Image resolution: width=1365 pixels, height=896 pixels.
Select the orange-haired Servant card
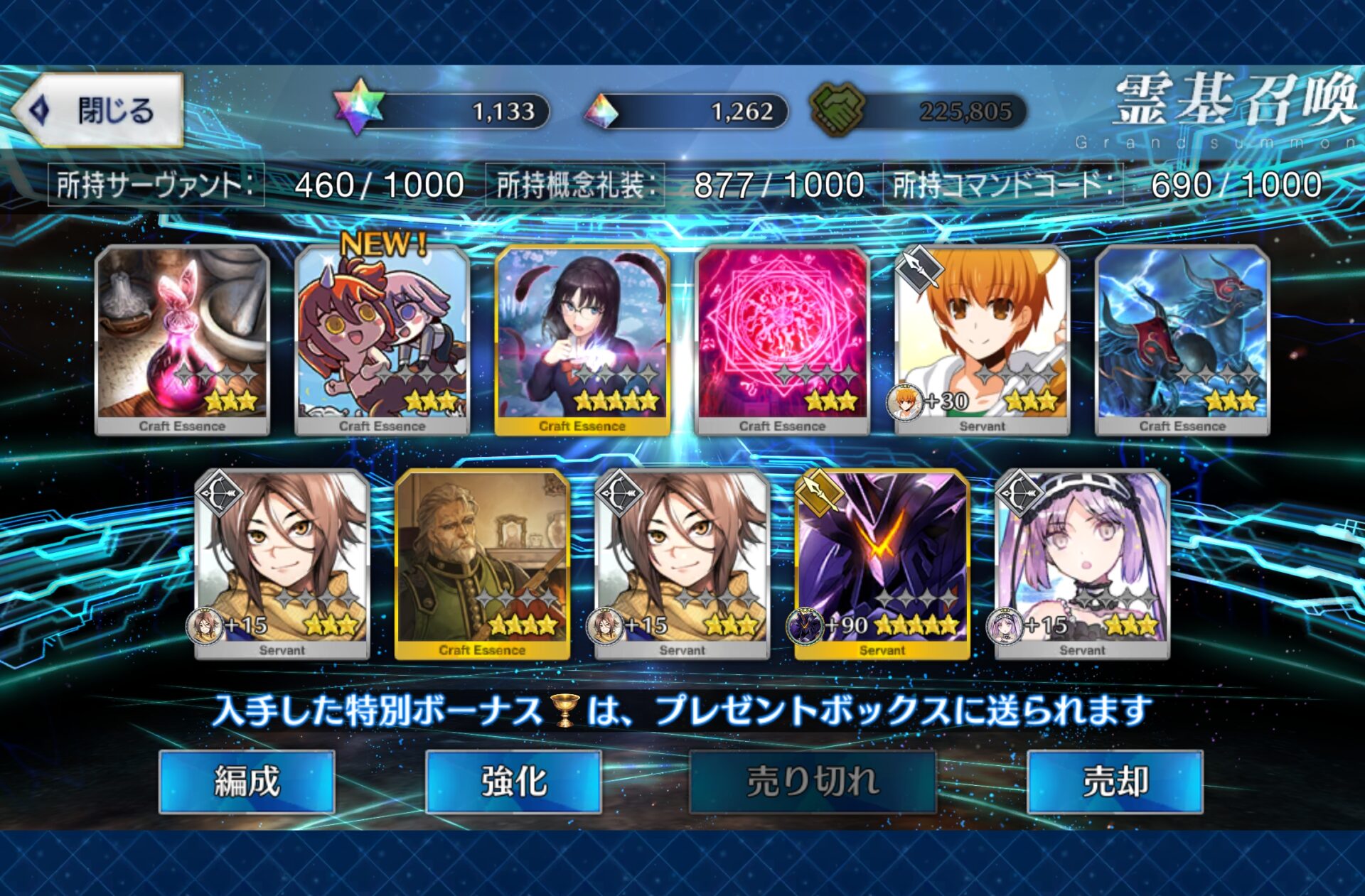[x=982, y=340]
